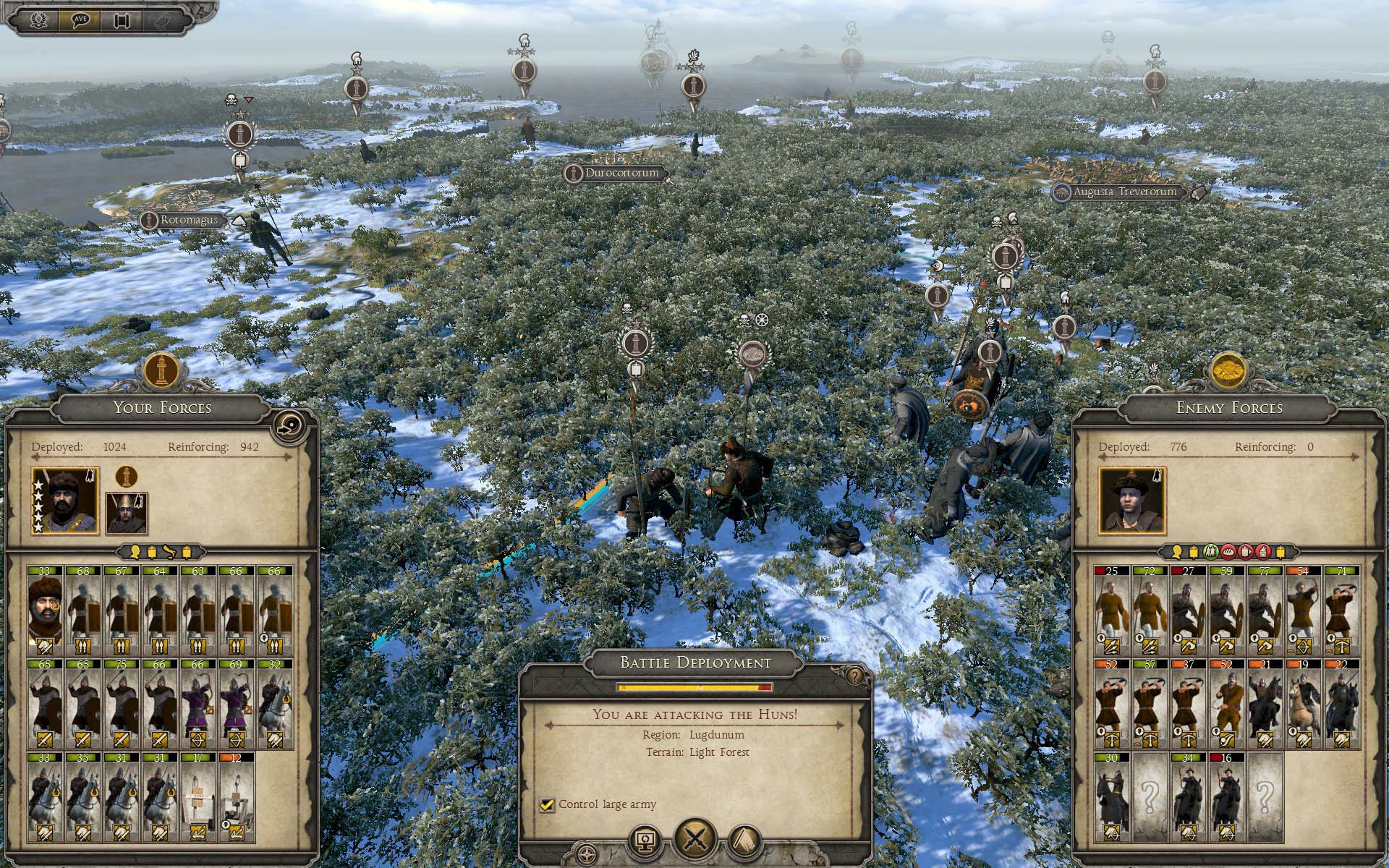This screenshot has width=1389, height=868.
Task: Select your reinforcing general portrait
Action: (127, 513)
